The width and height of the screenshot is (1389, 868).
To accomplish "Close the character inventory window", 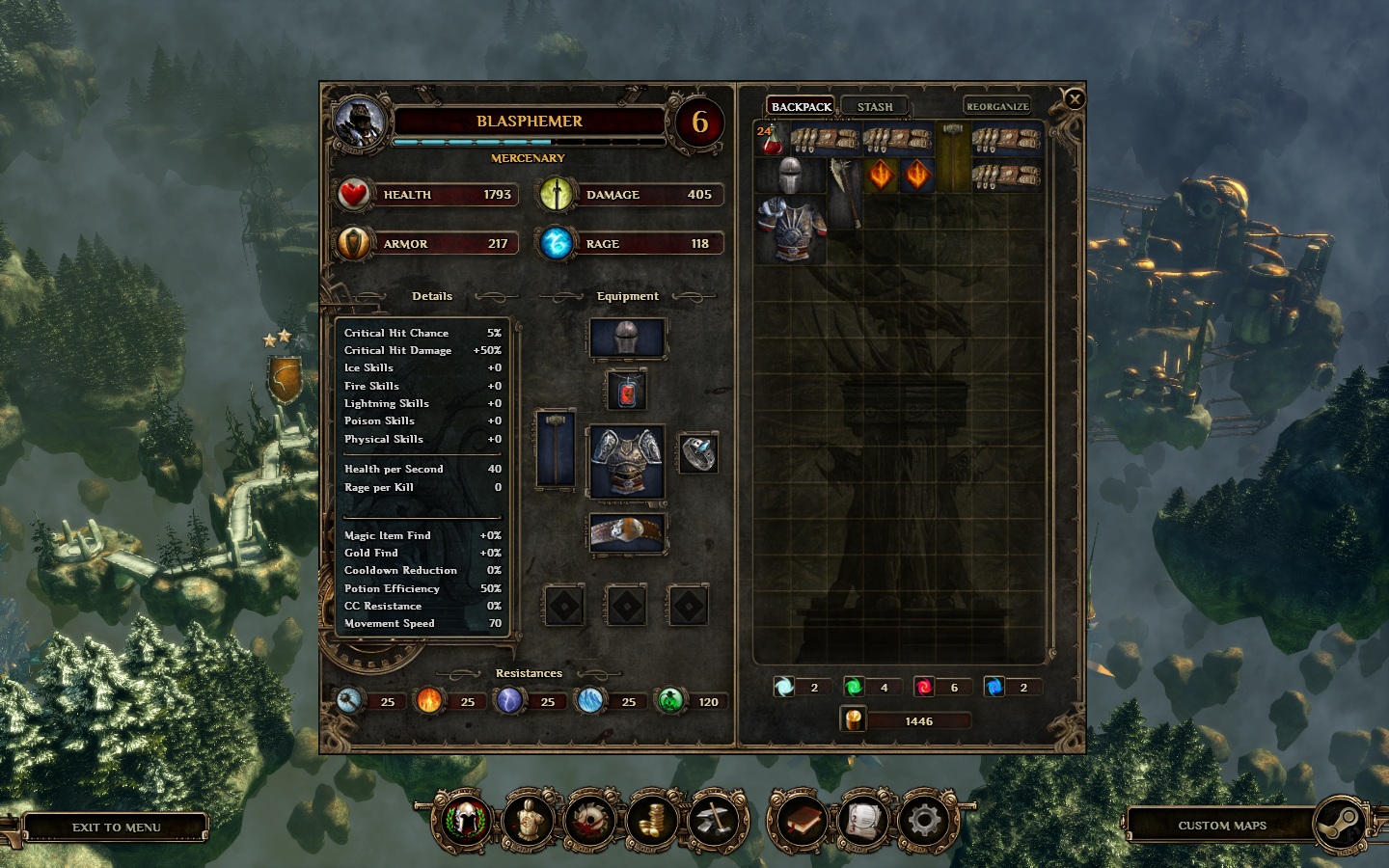I will [x=1074, y=98].
